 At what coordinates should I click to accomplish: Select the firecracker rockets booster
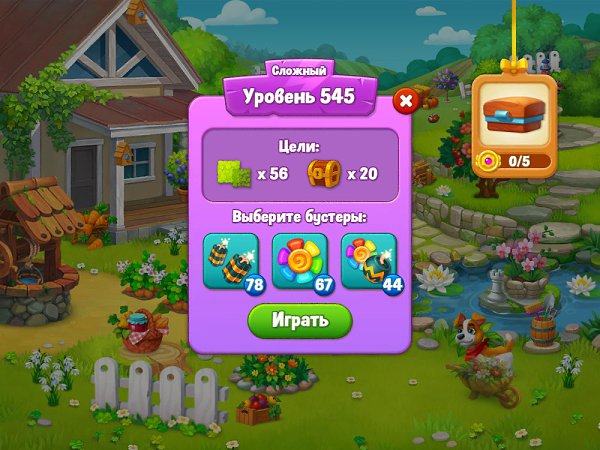[231, 262]
